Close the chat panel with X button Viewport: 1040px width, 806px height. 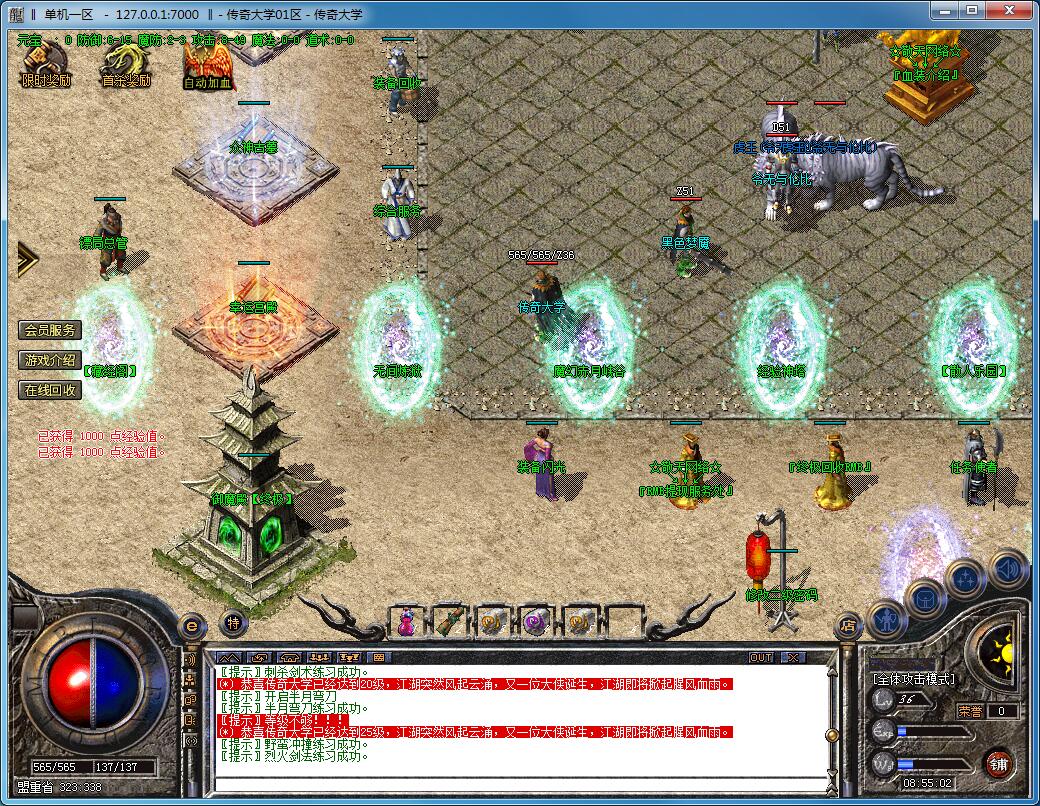click(x=792, y=657)
